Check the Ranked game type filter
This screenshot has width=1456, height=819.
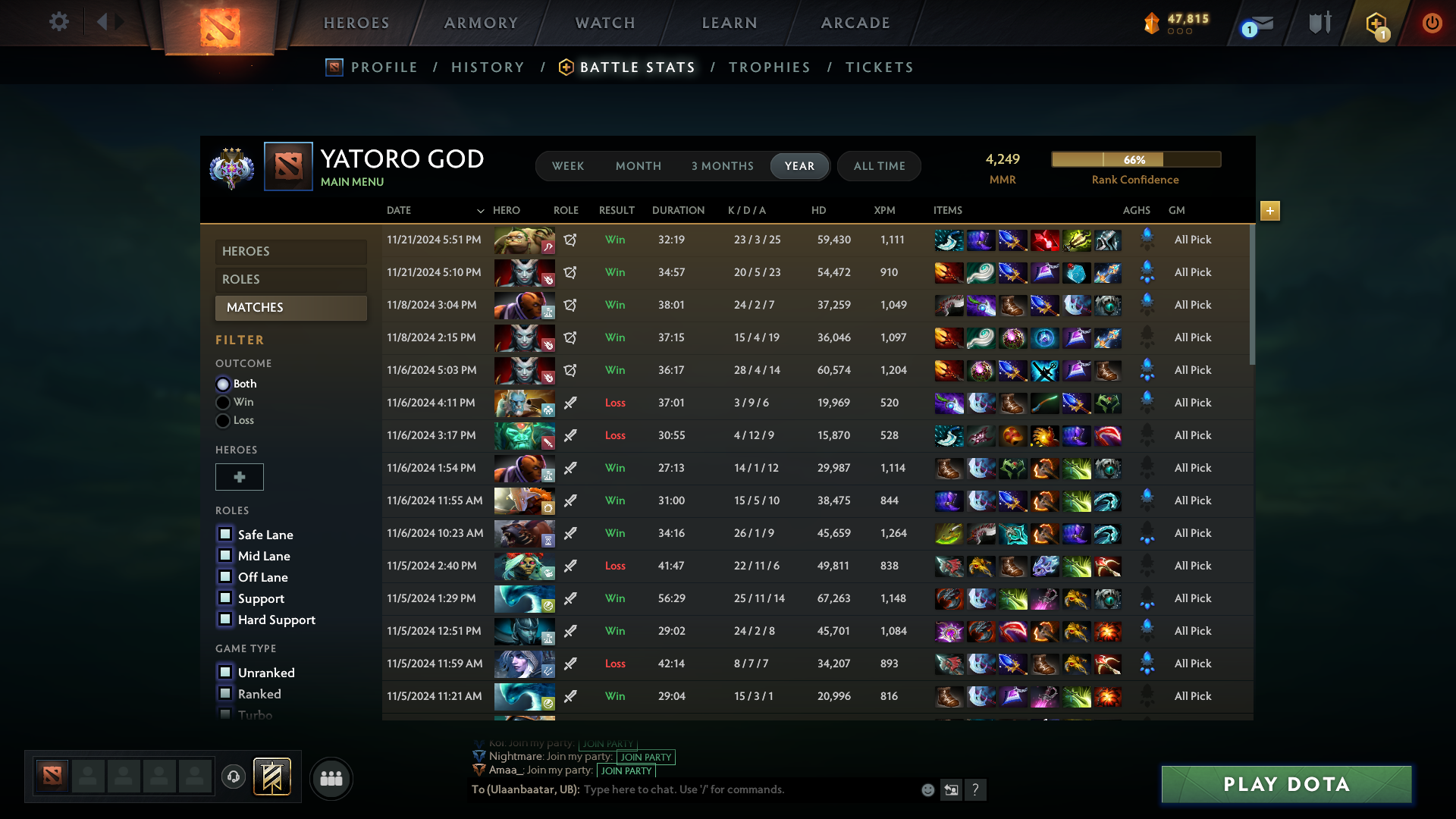(x=224, y=693)
